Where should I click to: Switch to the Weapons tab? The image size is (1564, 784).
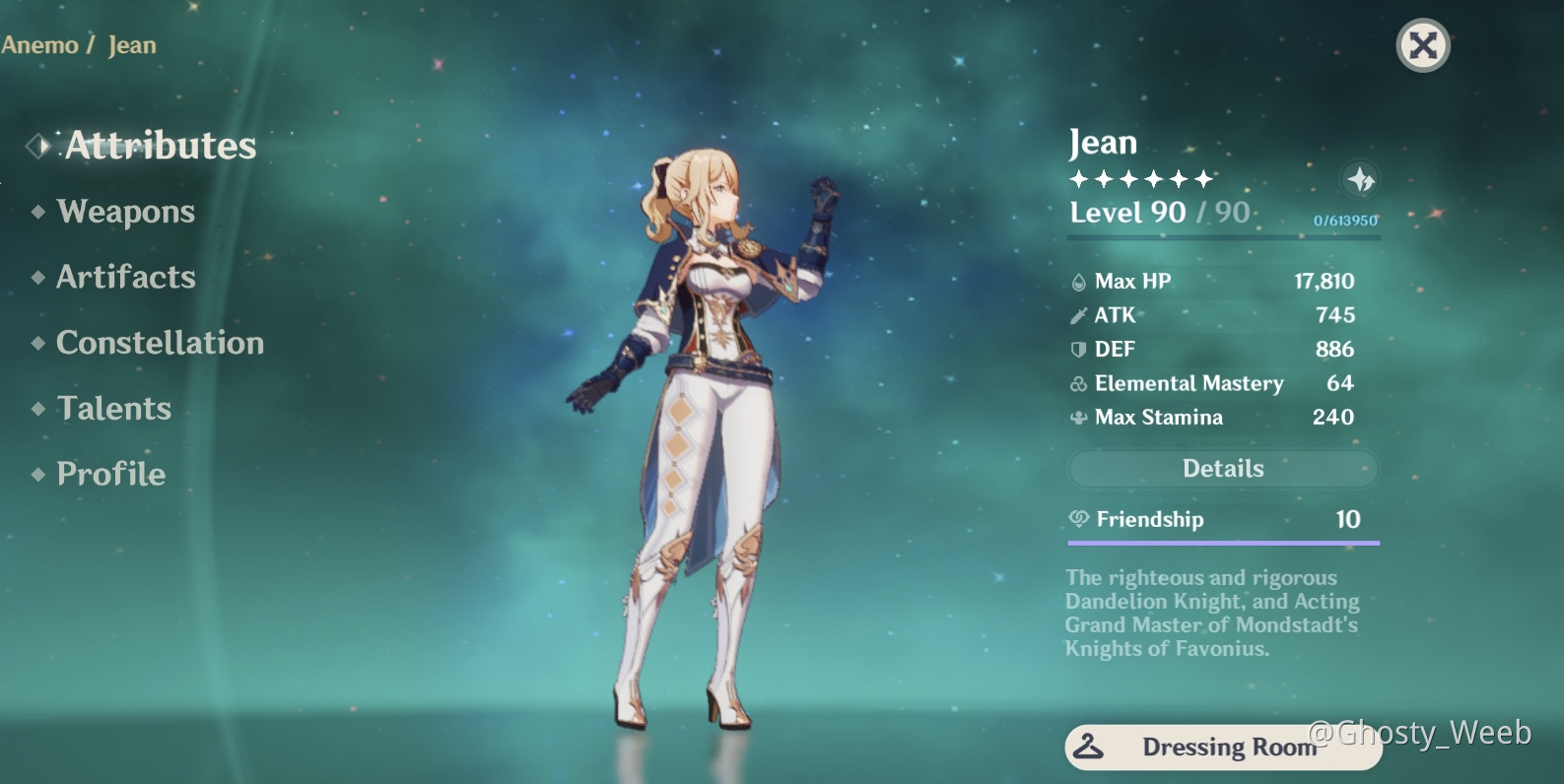pyautogui.click(x=125, y=212)
